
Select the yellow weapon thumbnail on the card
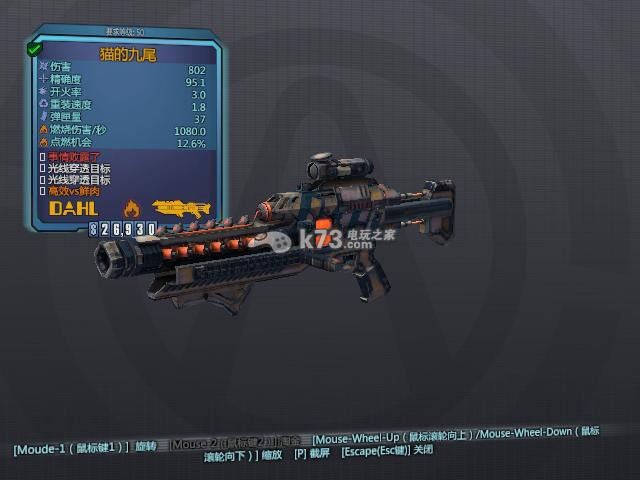click(181, 209)
